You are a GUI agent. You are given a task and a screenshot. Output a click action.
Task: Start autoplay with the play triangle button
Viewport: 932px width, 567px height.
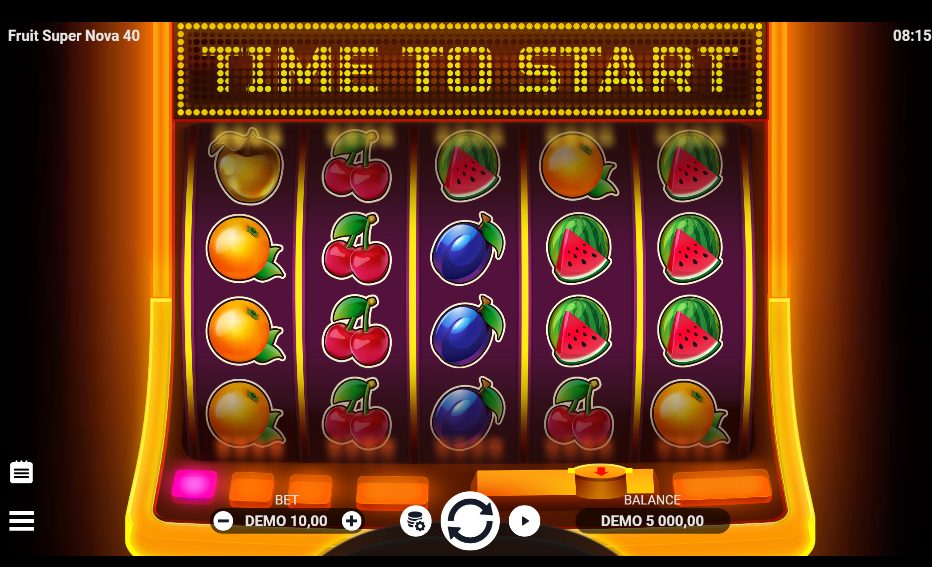coord(524,521)
